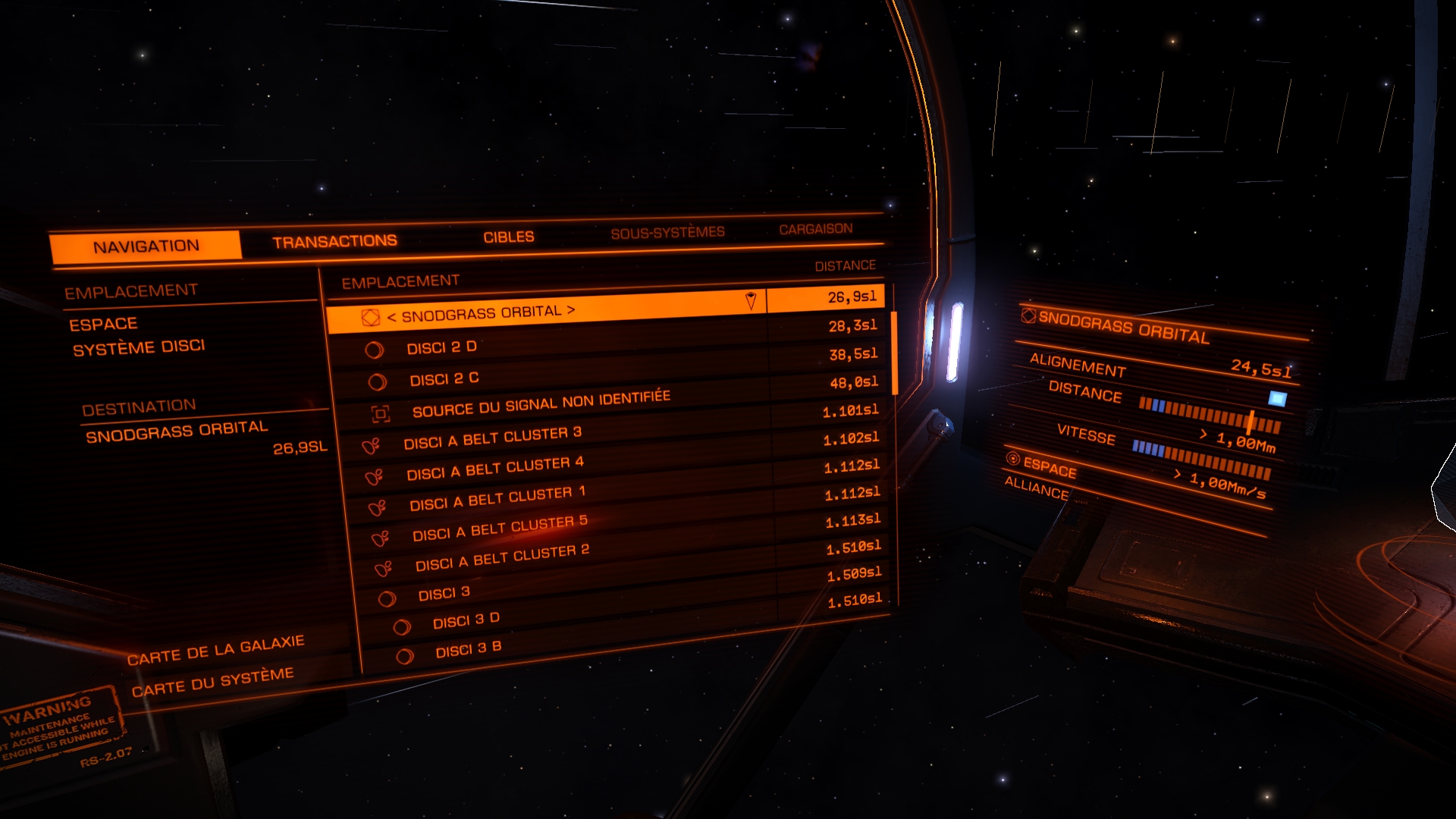Viewport: 1456px width, 819px height.
Task: Choose Disci A Belt Cluster 4
Action: [x=494, y=468]
